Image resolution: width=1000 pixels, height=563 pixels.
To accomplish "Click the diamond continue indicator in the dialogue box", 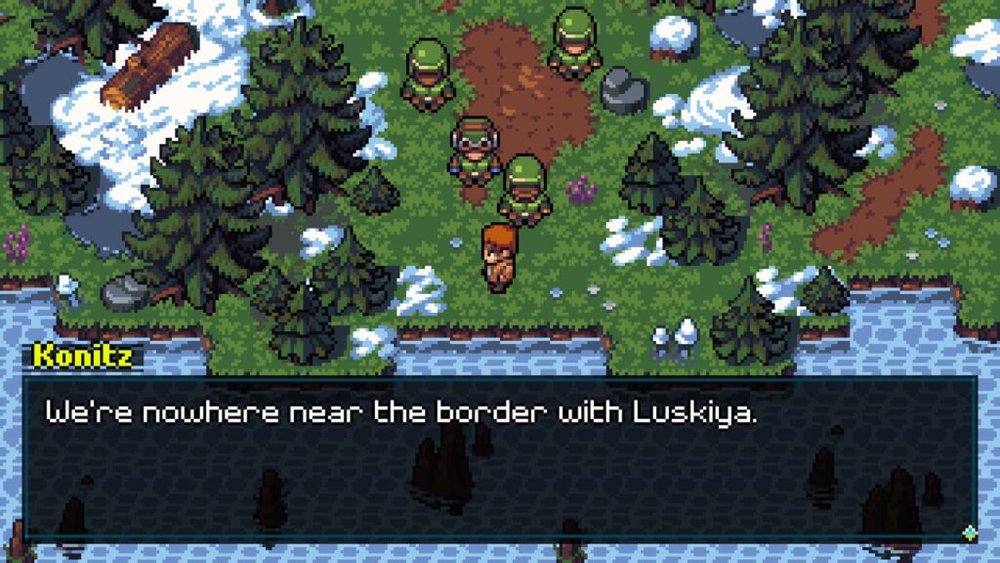I will point(968,533).
